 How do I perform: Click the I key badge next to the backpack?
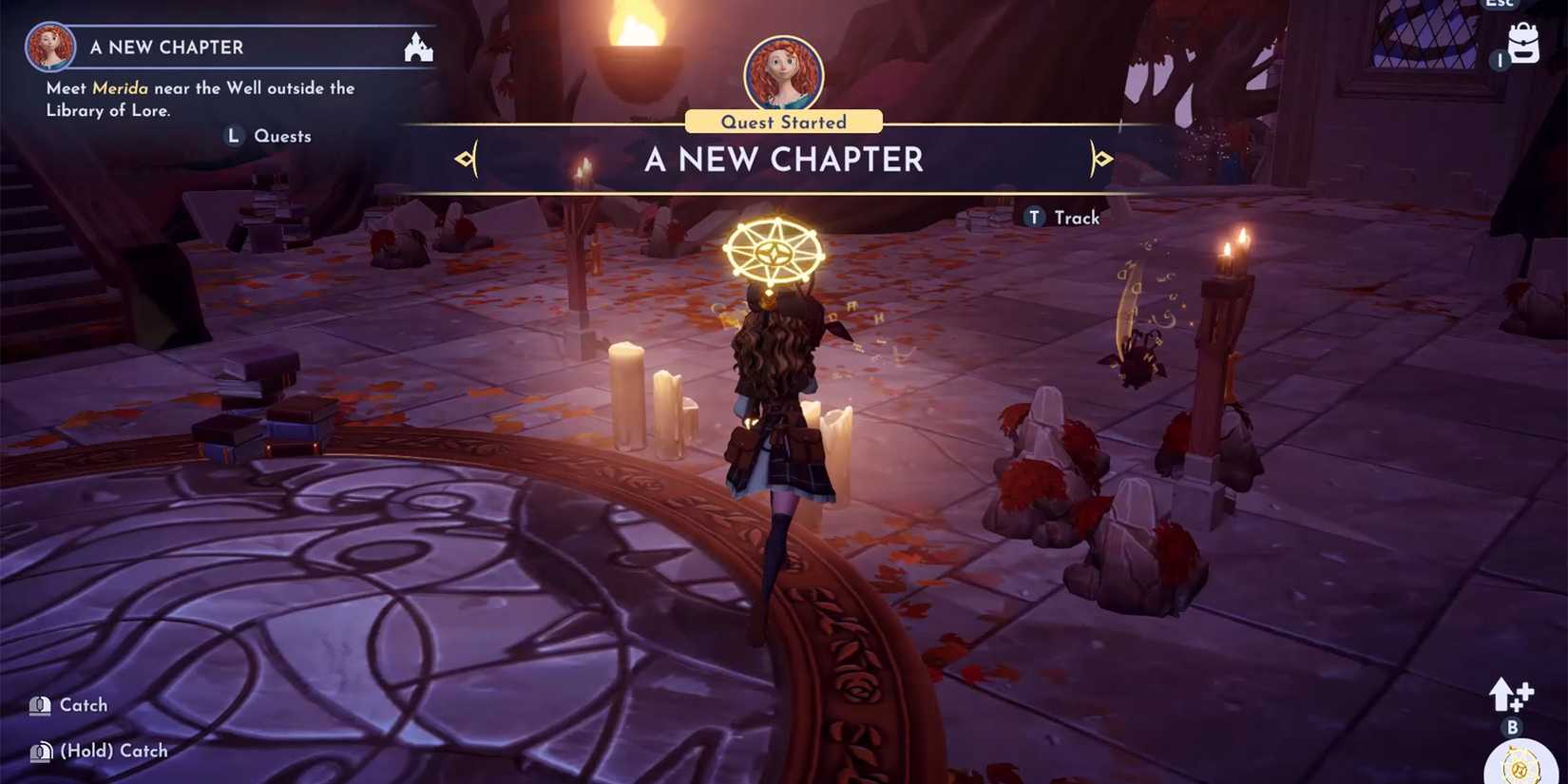[x=1500, y=59]
